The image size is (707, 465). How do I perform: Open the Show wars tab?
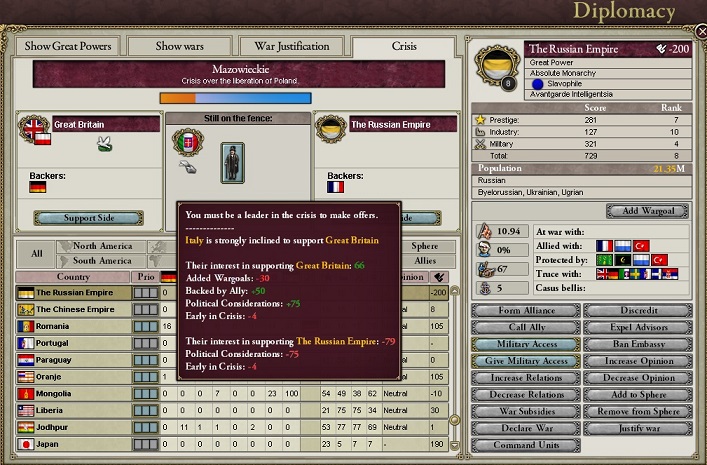(182, 46)
